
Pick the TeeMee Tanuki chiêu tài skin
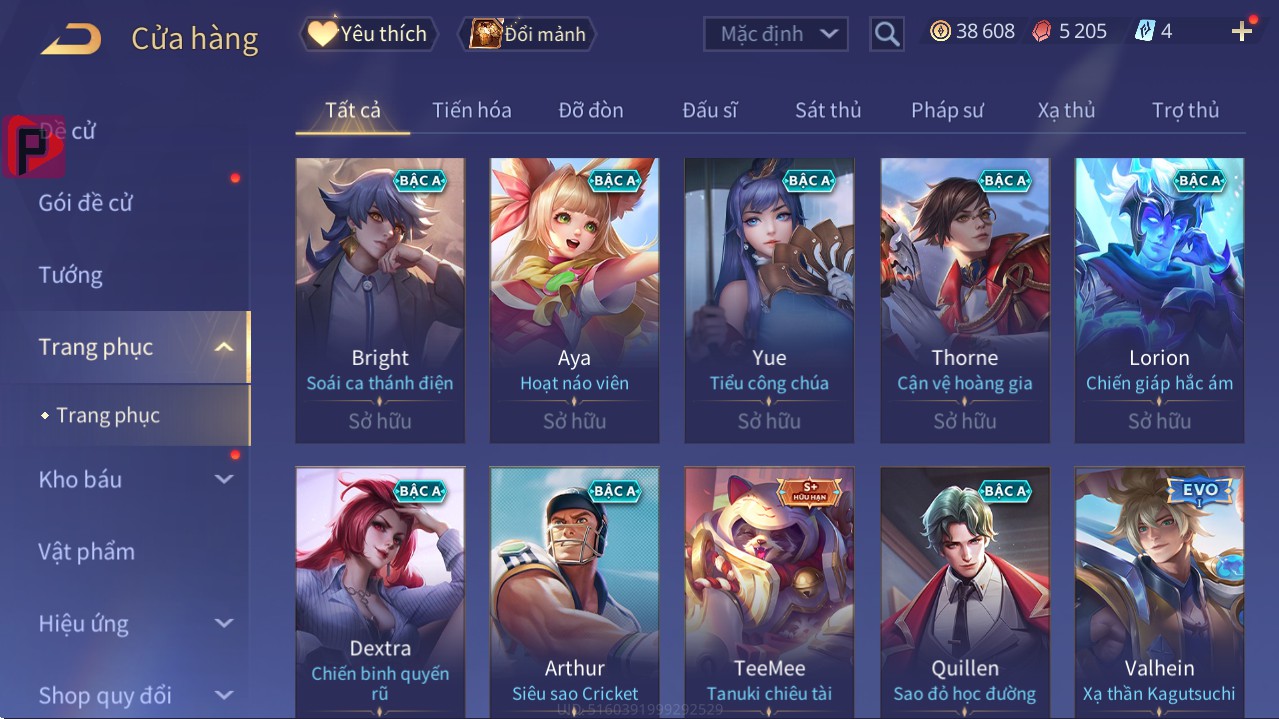(x=769, y=592)
